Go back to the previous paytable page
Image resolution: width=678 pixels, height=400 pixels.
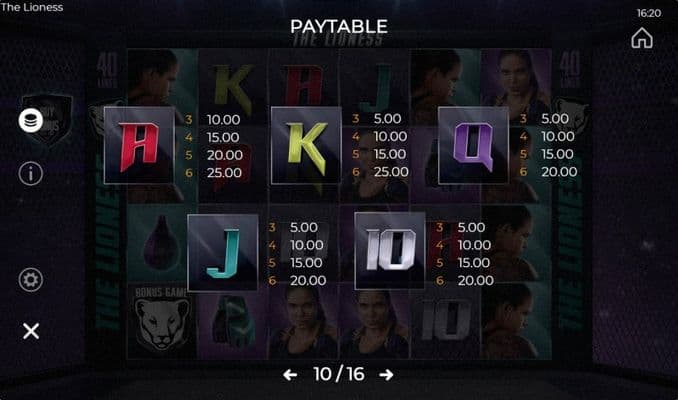(x=290, y=374)
